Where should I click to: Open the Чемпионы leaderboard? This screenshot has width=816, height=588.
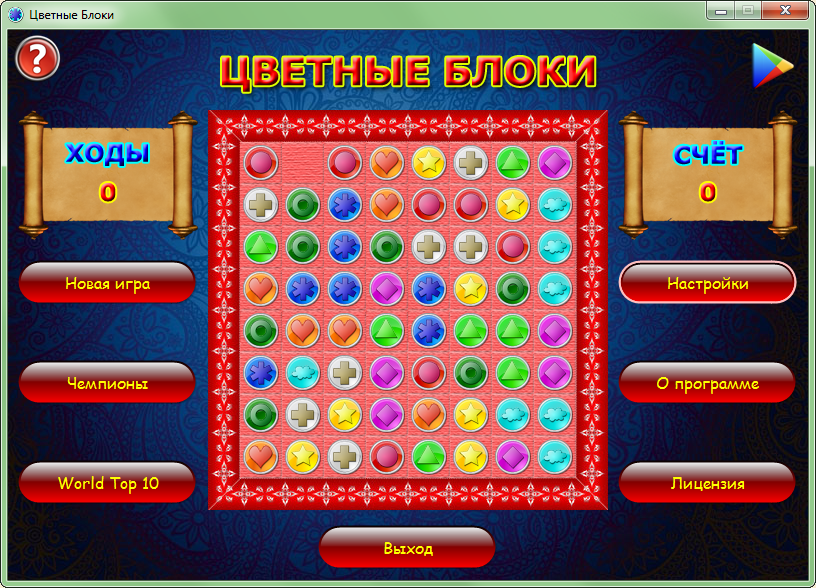[107, 383]
